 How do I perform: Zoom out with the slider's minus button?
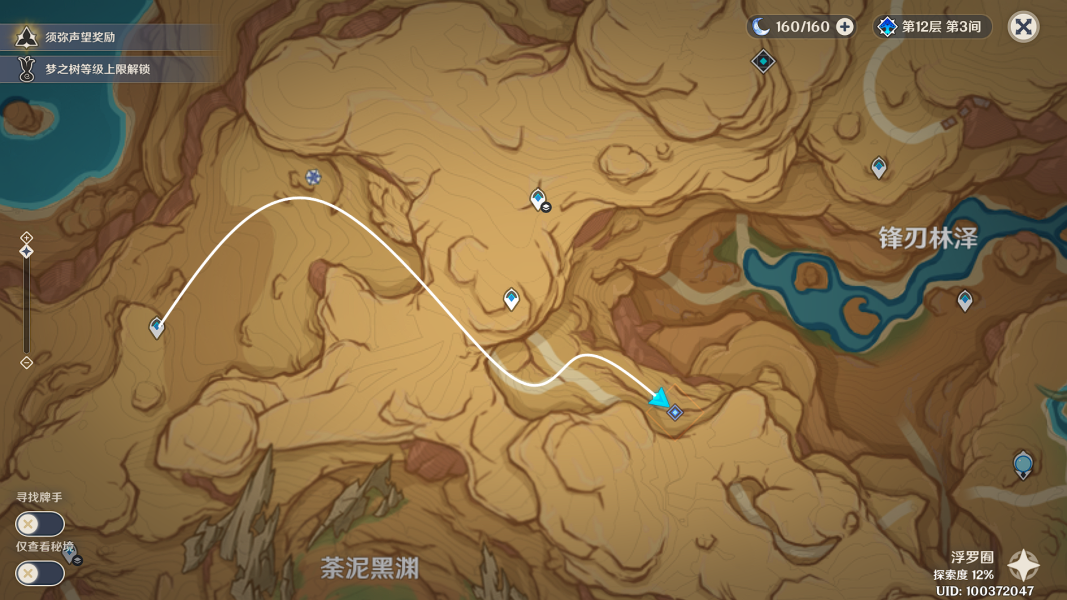point(27,362)
